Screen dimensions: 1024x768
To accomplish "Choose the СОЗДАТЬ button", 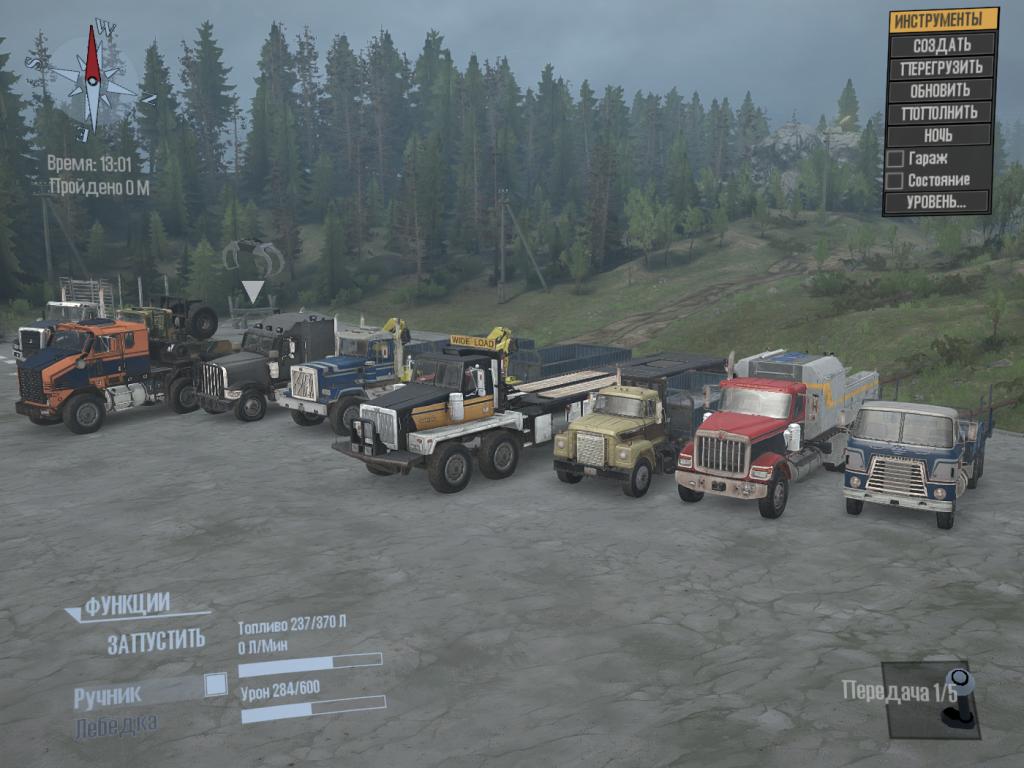I will [942, 45].
